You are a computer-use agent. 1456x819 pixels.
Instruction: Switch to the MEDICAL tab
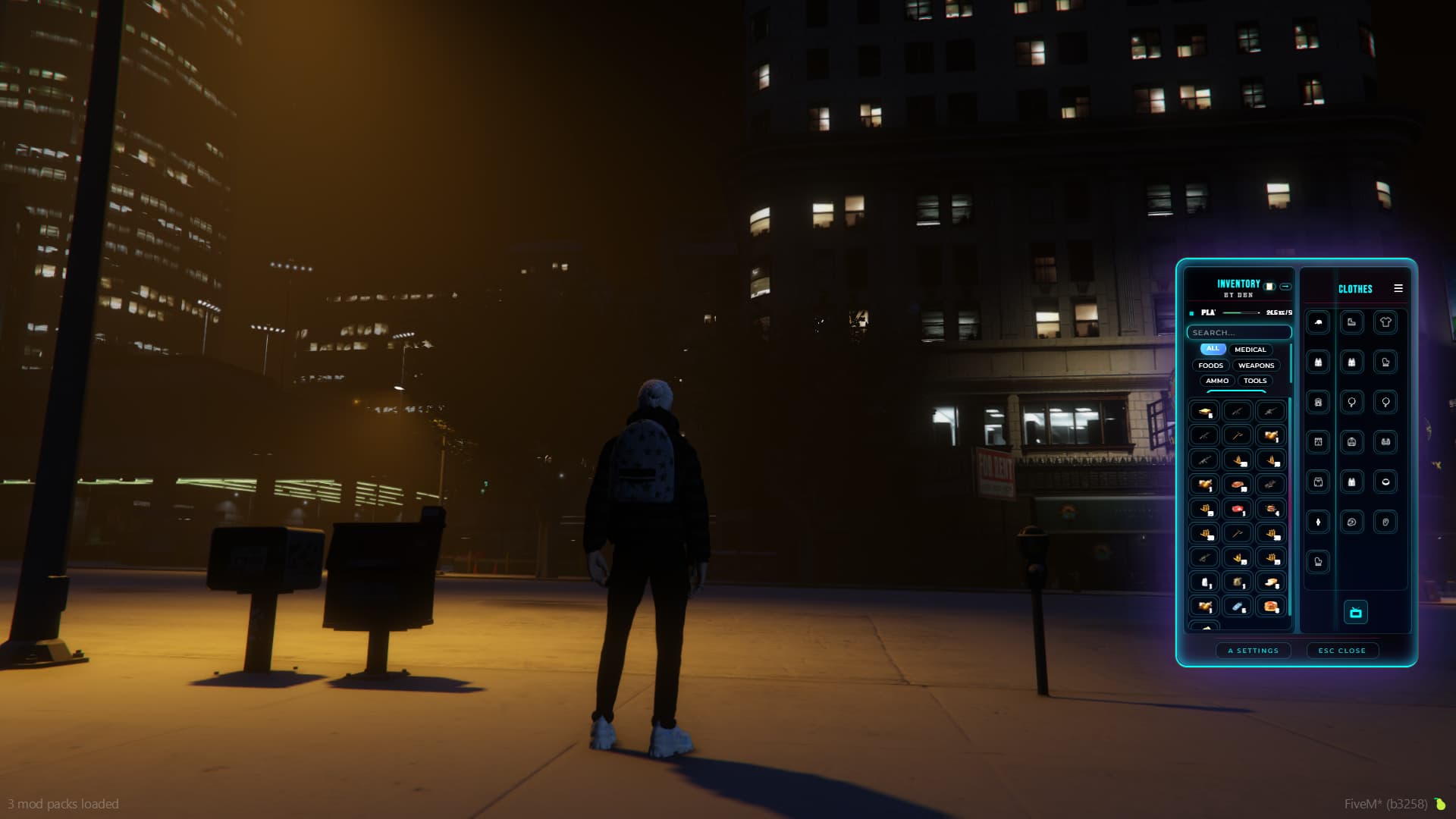(x=1250, y=350)
